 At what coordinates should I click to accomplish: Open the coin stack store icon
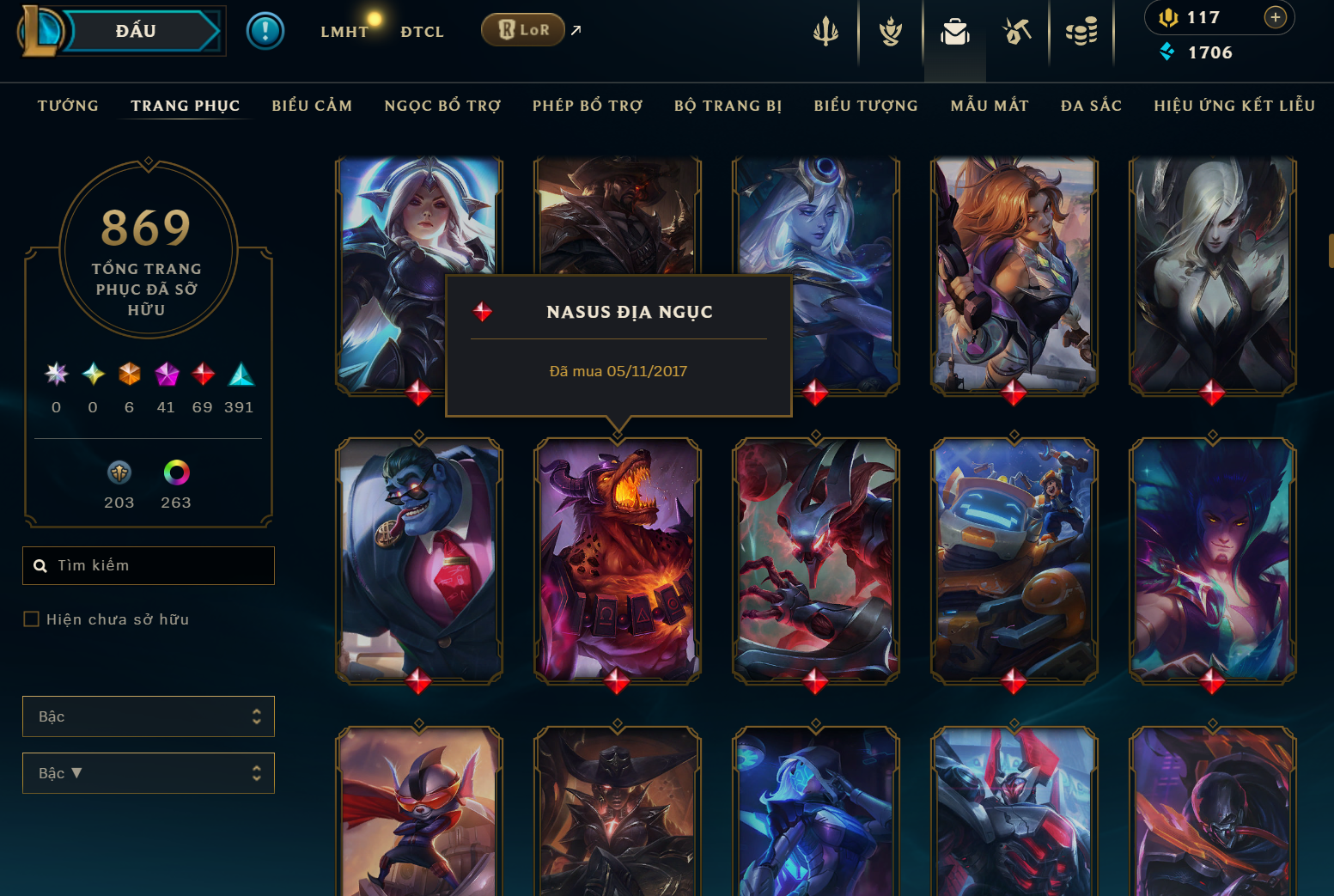pos(1081,33)
